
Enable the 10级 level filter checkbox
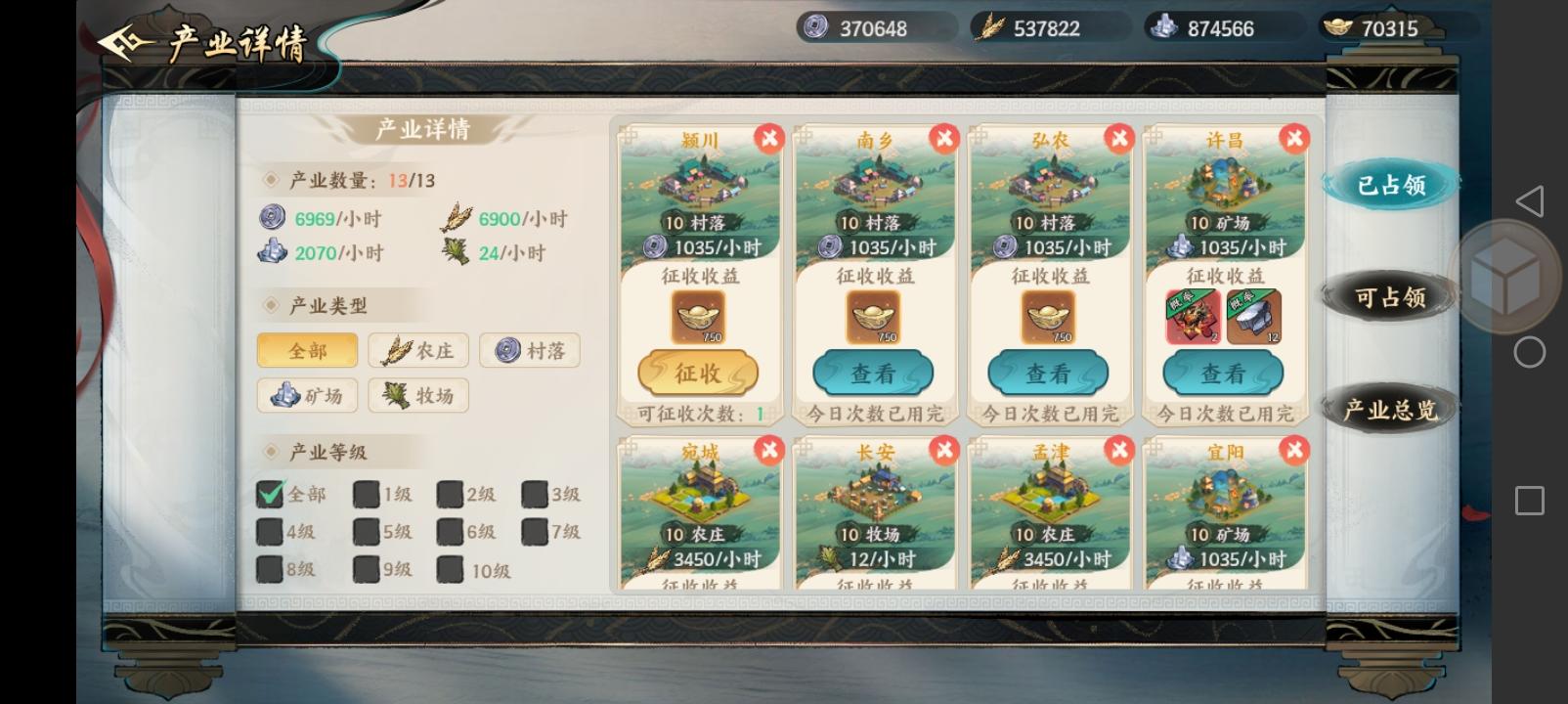[x=452, y=568]
